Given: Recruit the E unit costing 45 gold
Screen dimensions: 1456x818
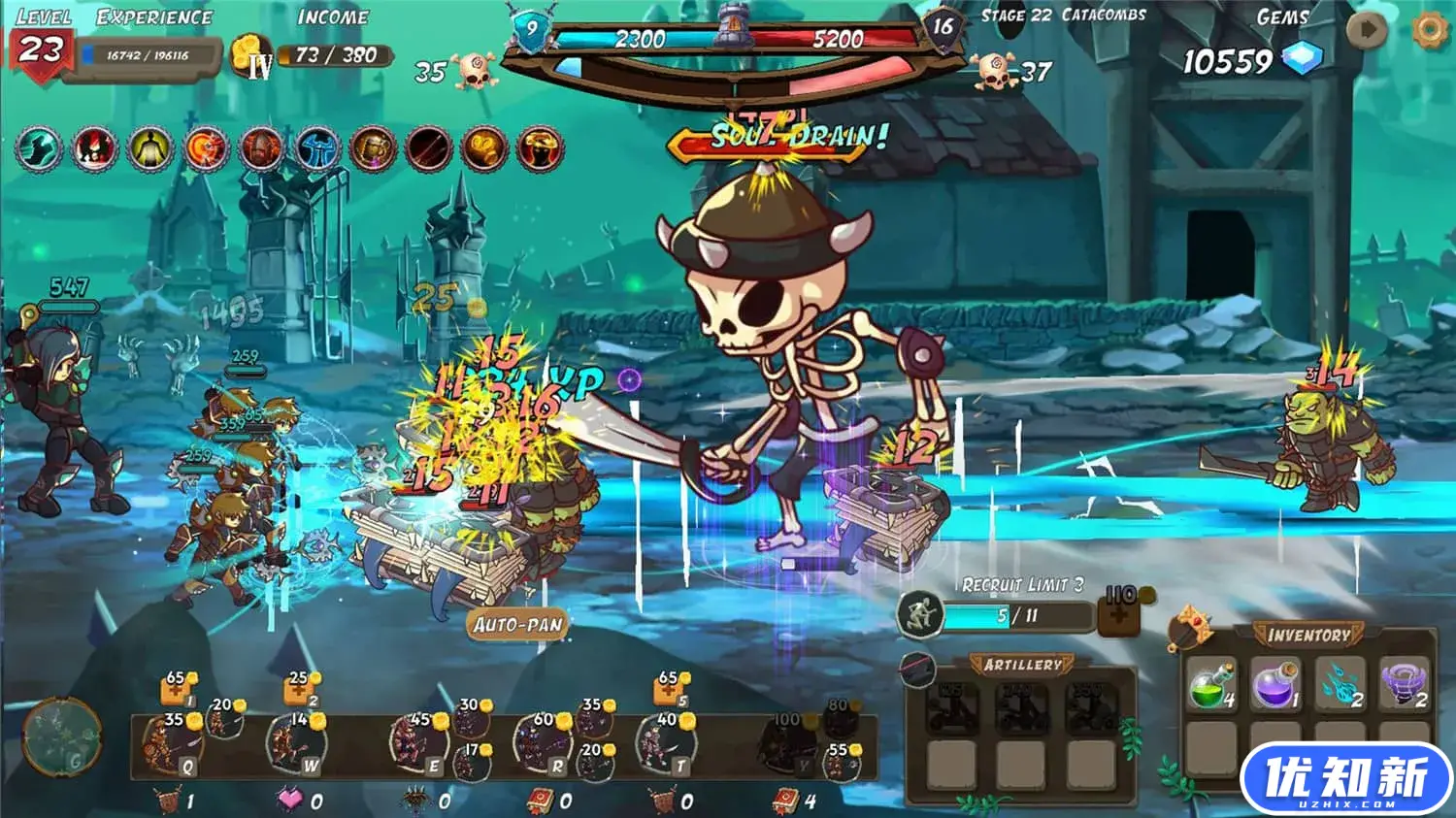Looking at the screenshot, I should [x=419, y=745].
